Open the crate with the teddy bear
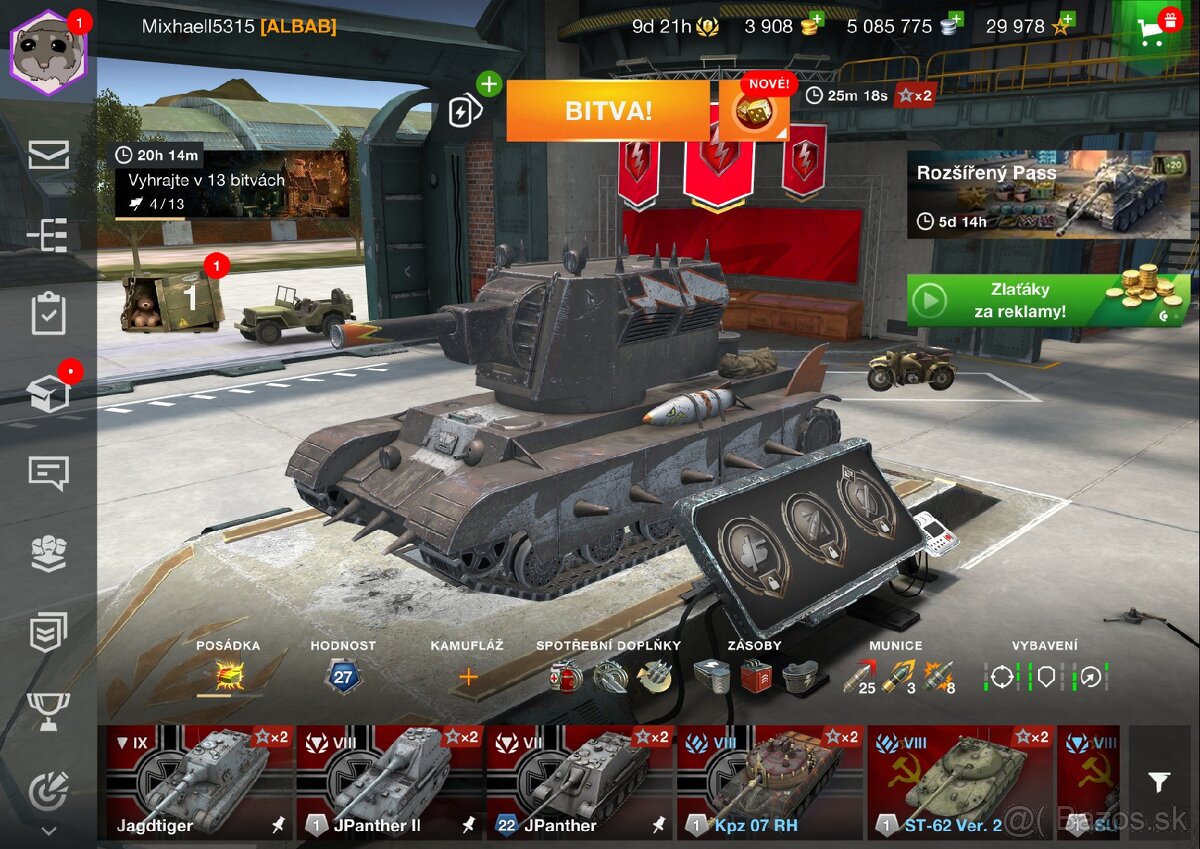Image resolution: width=1200 pixels, height=849 pixels. coord(172,300)
